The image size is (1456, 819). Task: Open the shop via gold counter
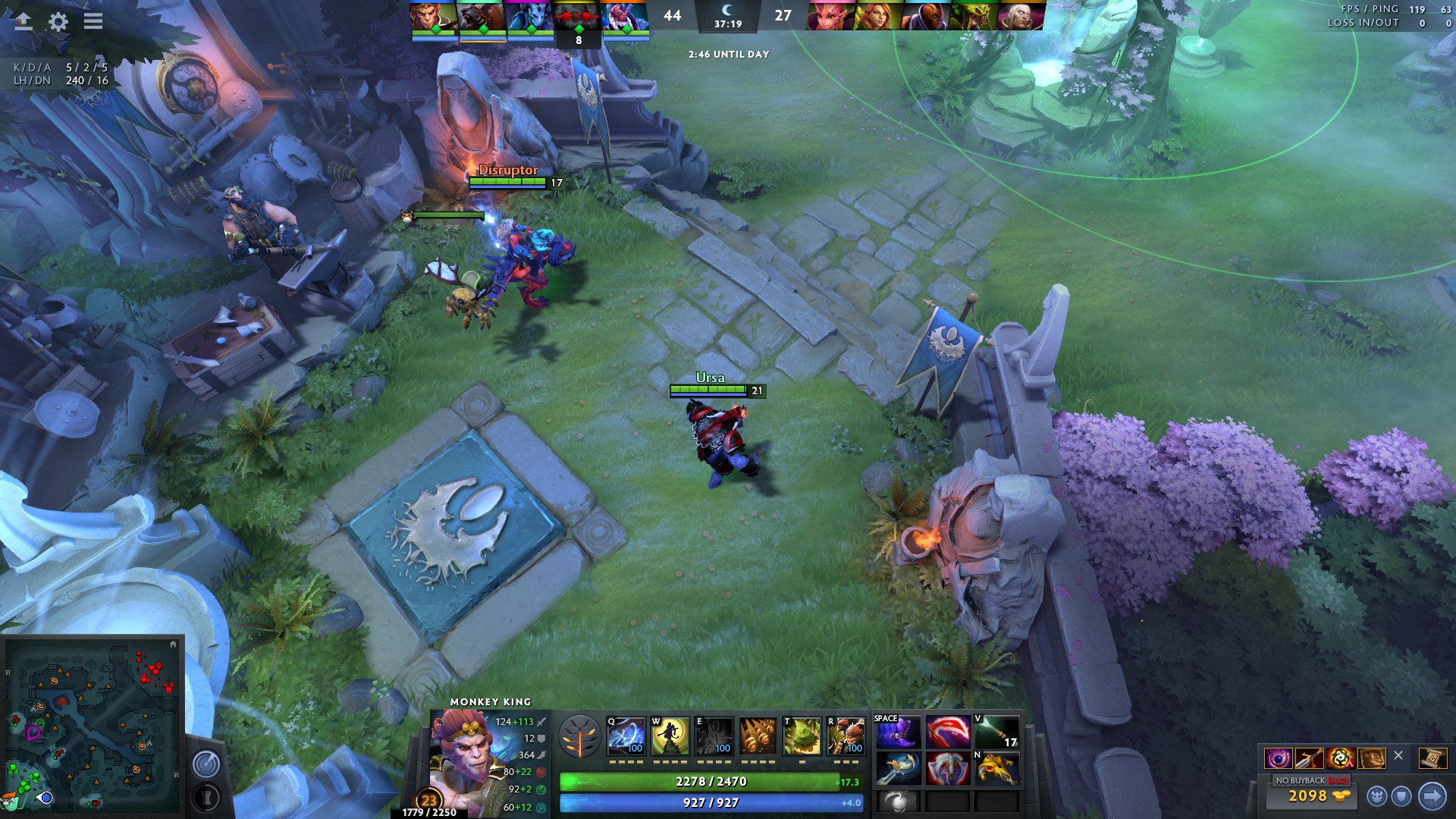1309,796
